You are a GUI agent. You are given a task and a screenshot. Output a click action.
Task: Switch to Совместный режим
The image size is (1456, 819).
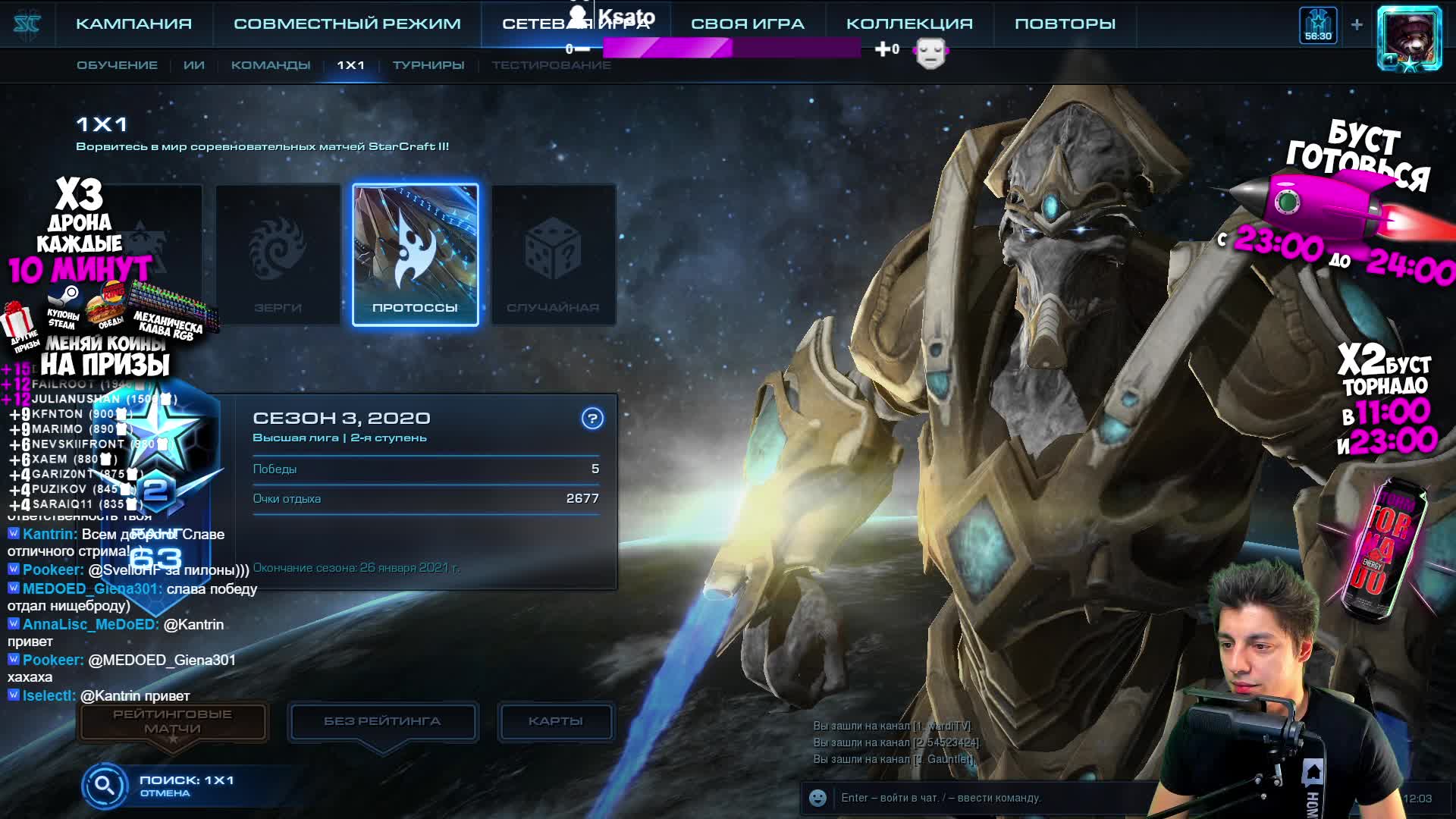tap(347, 24)
